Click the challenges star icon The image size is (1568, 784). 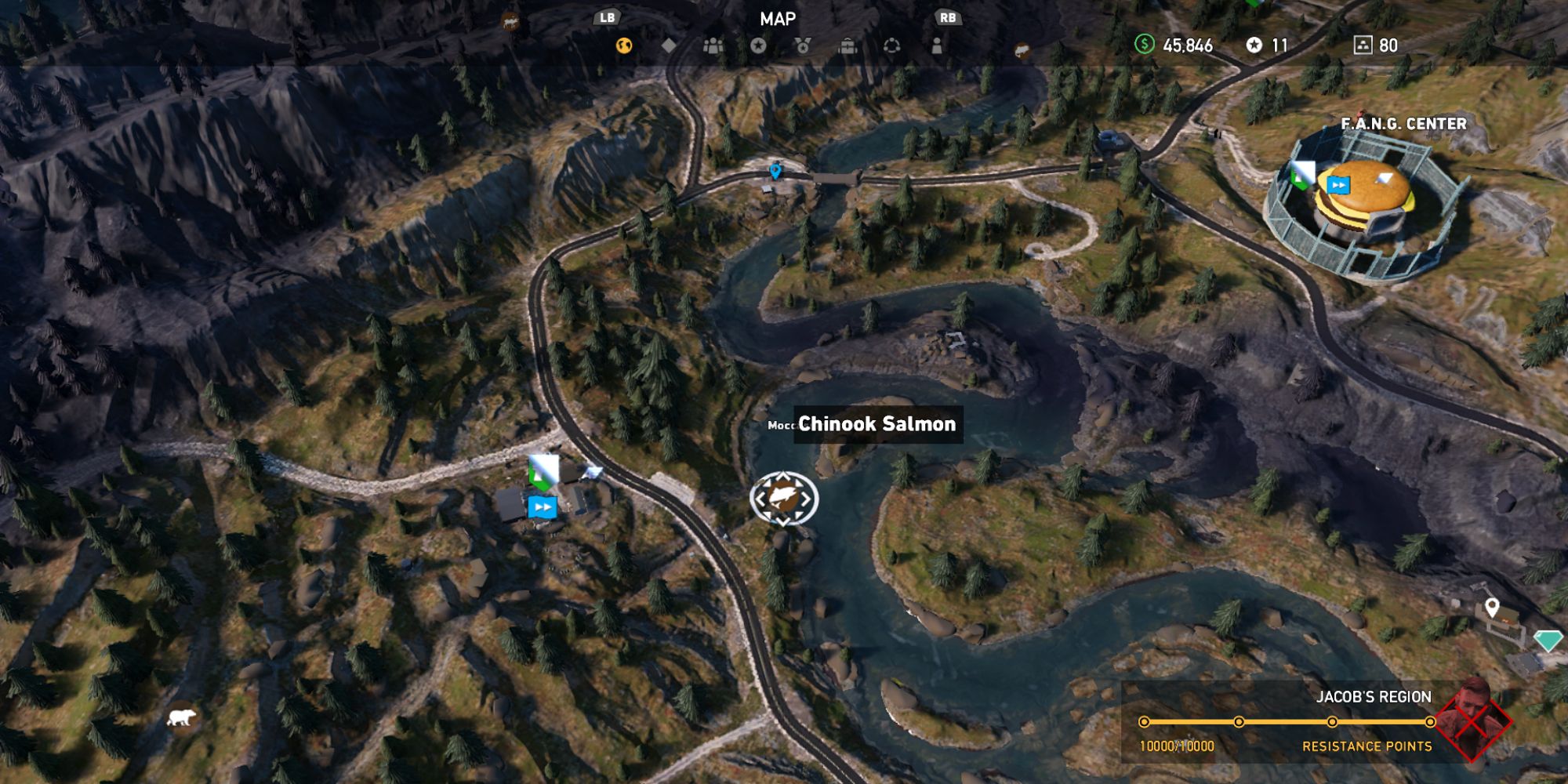click(x=757, y=45)
